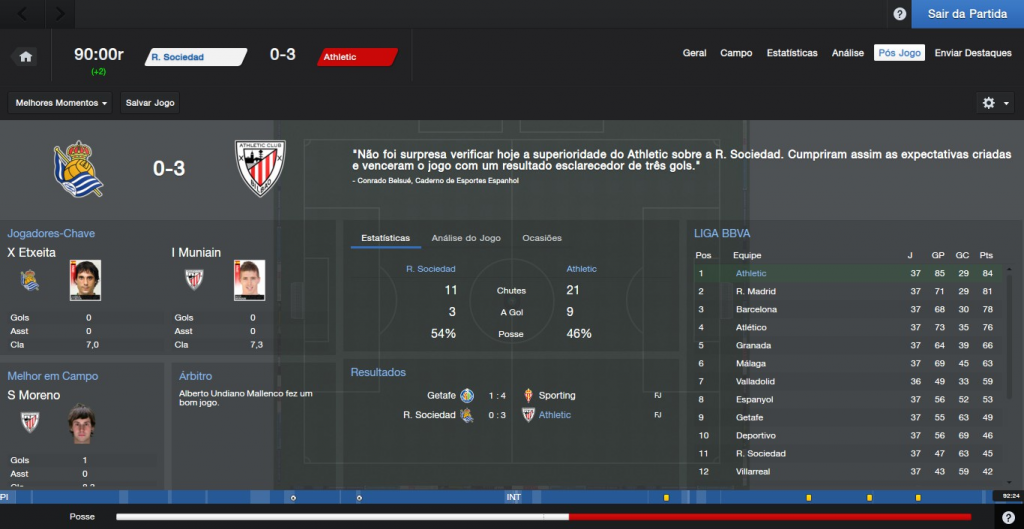Choose Enviar Destaques option
This screenshot has width=1024, height=529.
[973, 53]
